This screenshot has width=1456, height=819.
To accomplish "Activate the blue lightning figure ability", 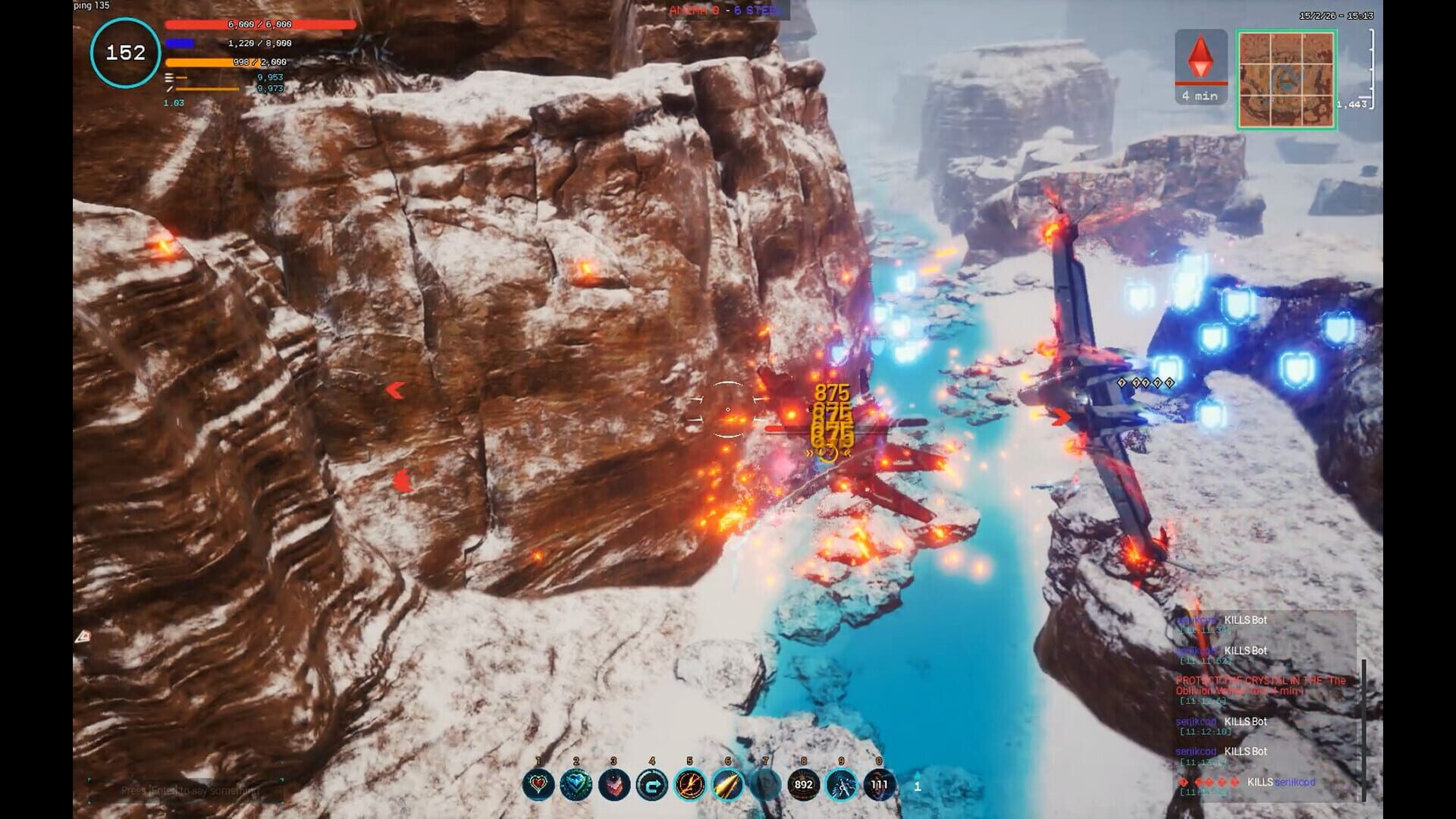I will [x=842, y=785].
